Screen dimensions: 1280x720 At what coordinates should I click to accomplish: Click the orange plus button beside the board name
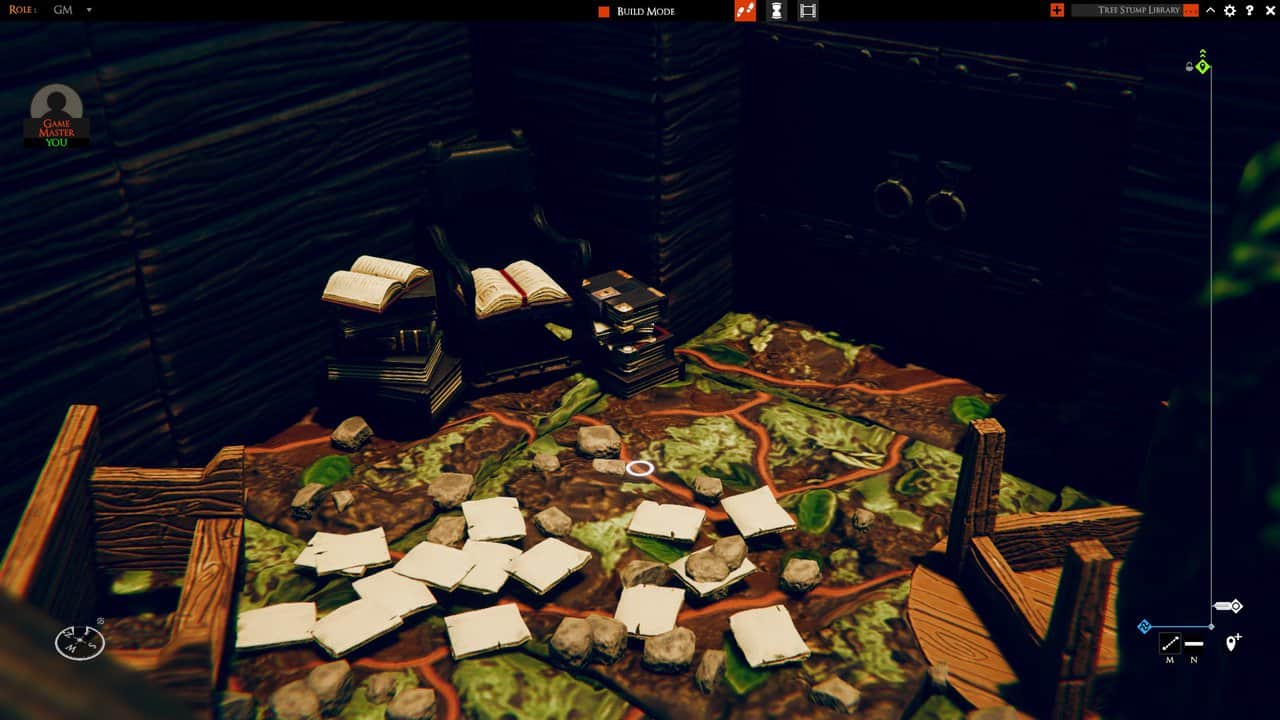[x=1057, y=10]
